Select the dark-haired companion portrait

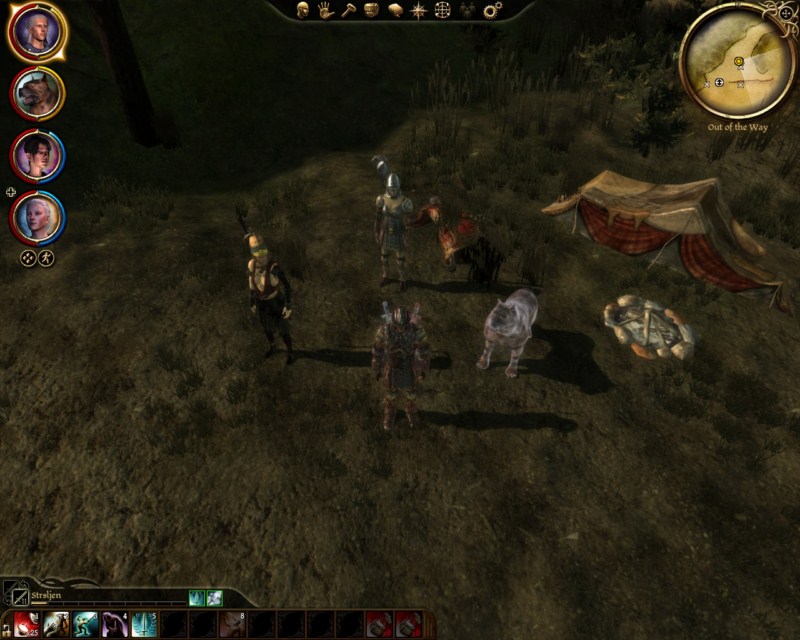click(x=38, y=155)
